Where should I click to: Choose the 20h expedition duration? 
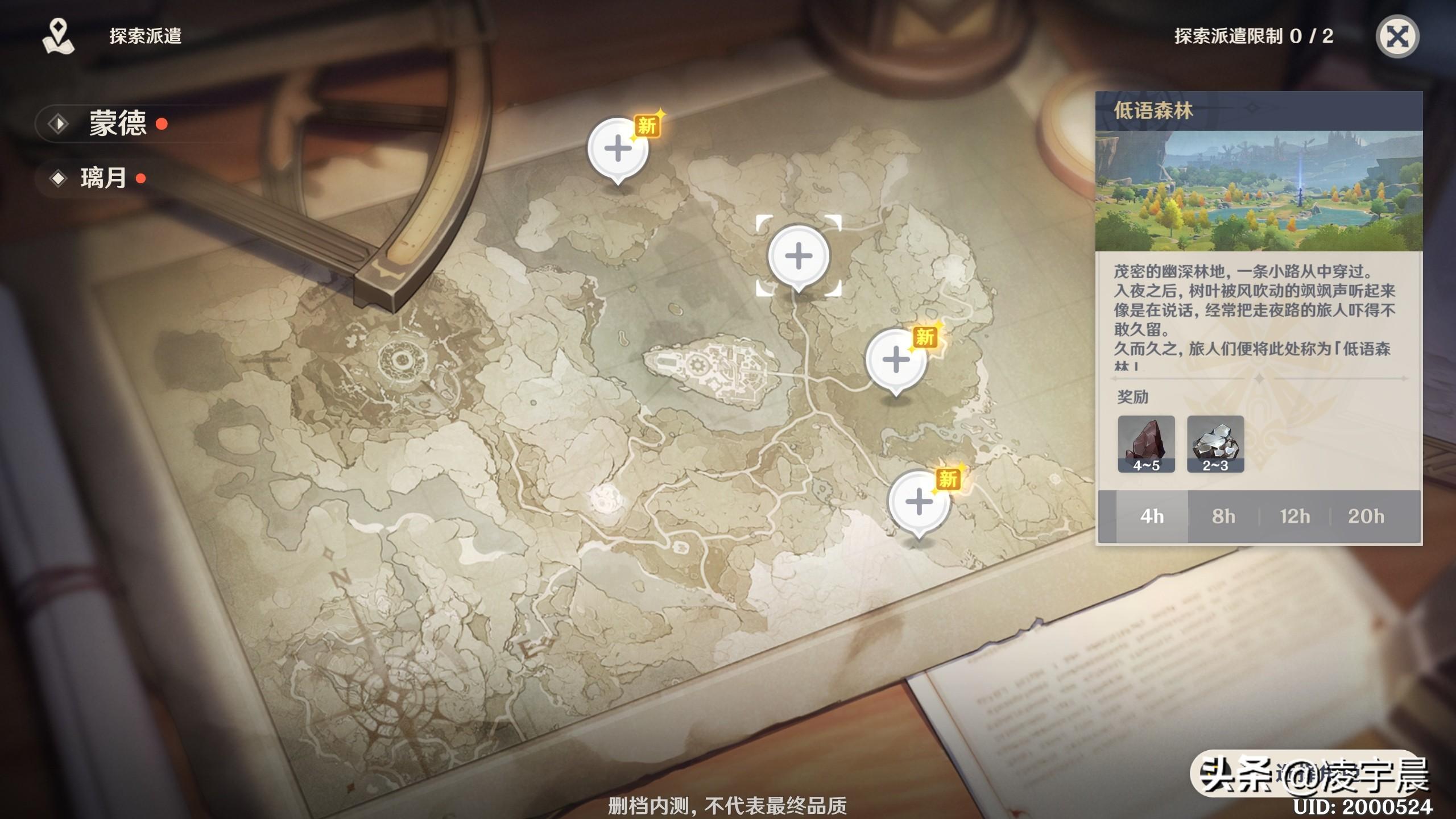click(x=1364, y=517)
